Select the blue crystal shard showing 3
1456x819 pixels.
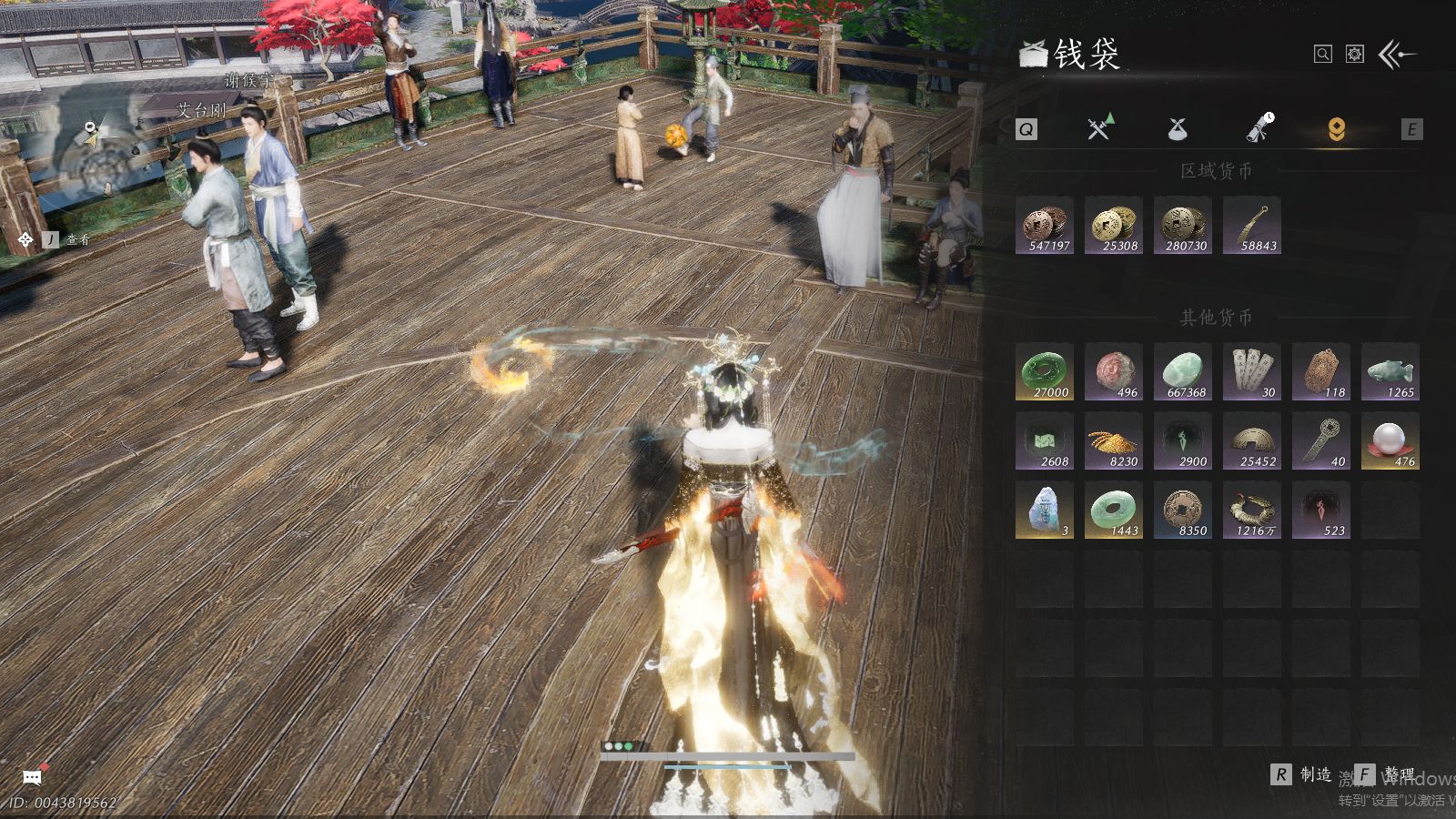1045,510
